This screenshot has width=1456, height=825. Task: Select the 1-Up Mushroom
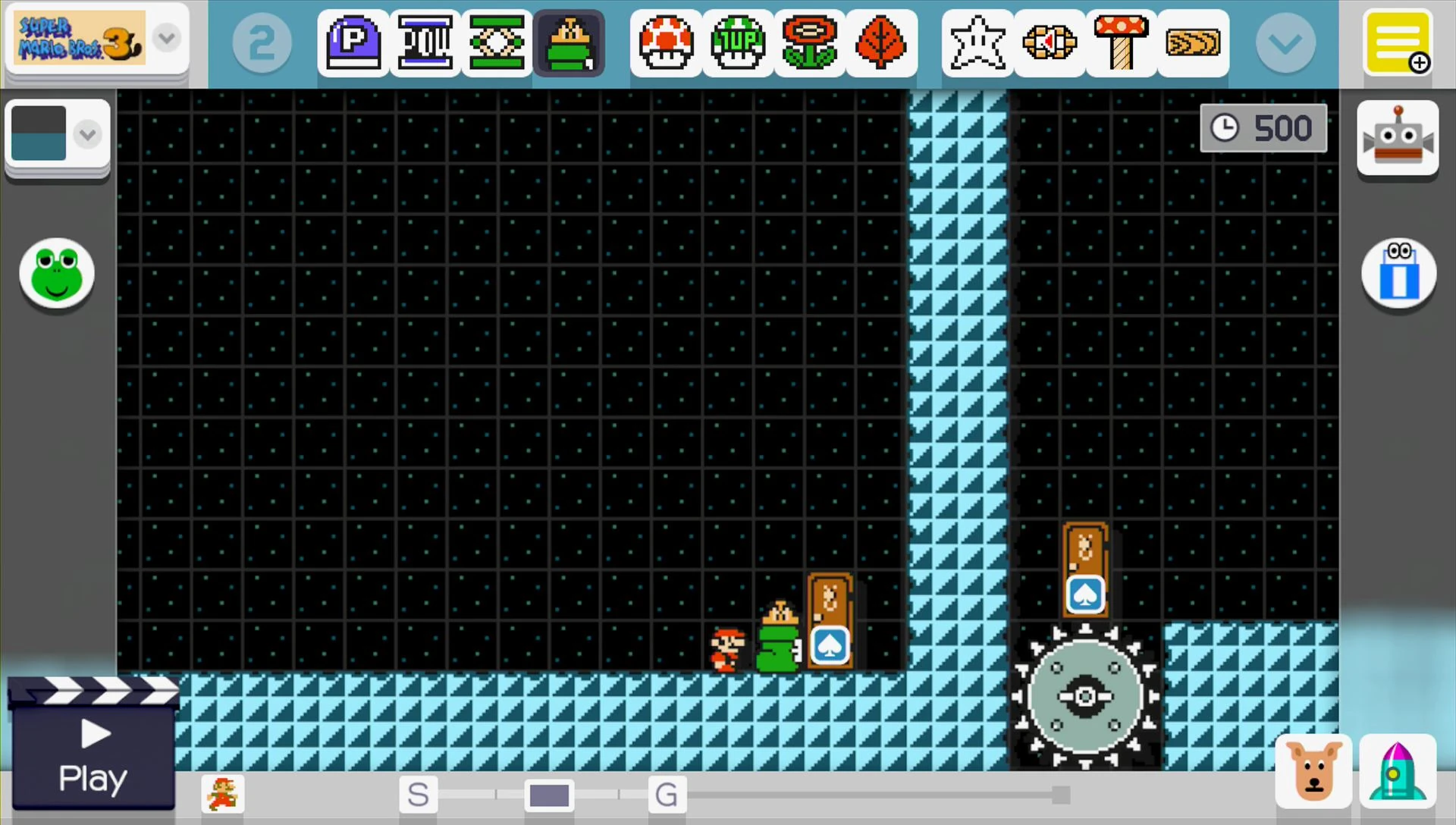pos(736,43)
